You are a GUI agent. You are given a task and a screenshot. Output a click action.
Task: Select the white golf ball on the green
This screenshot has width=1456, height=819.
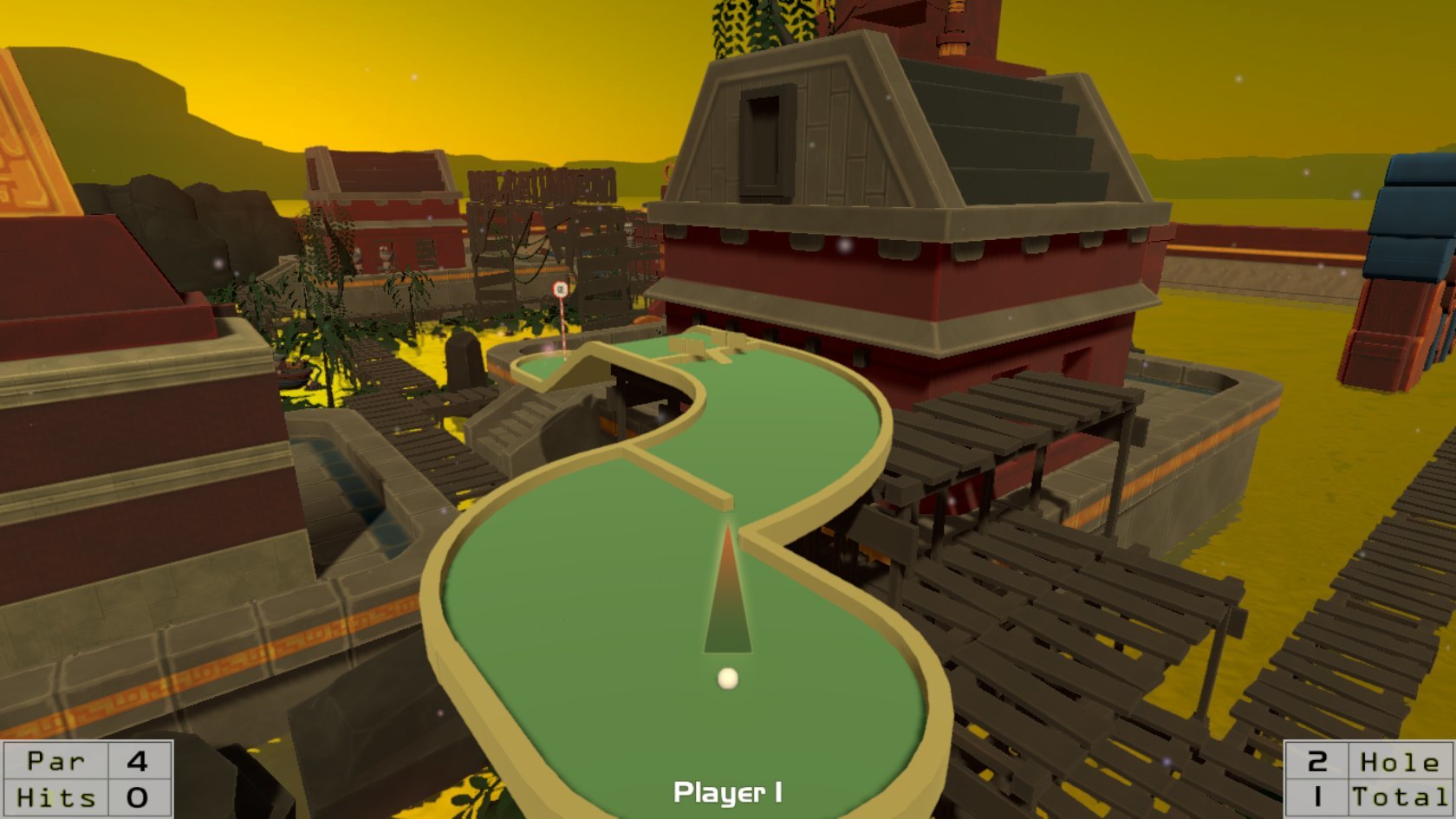726,679
